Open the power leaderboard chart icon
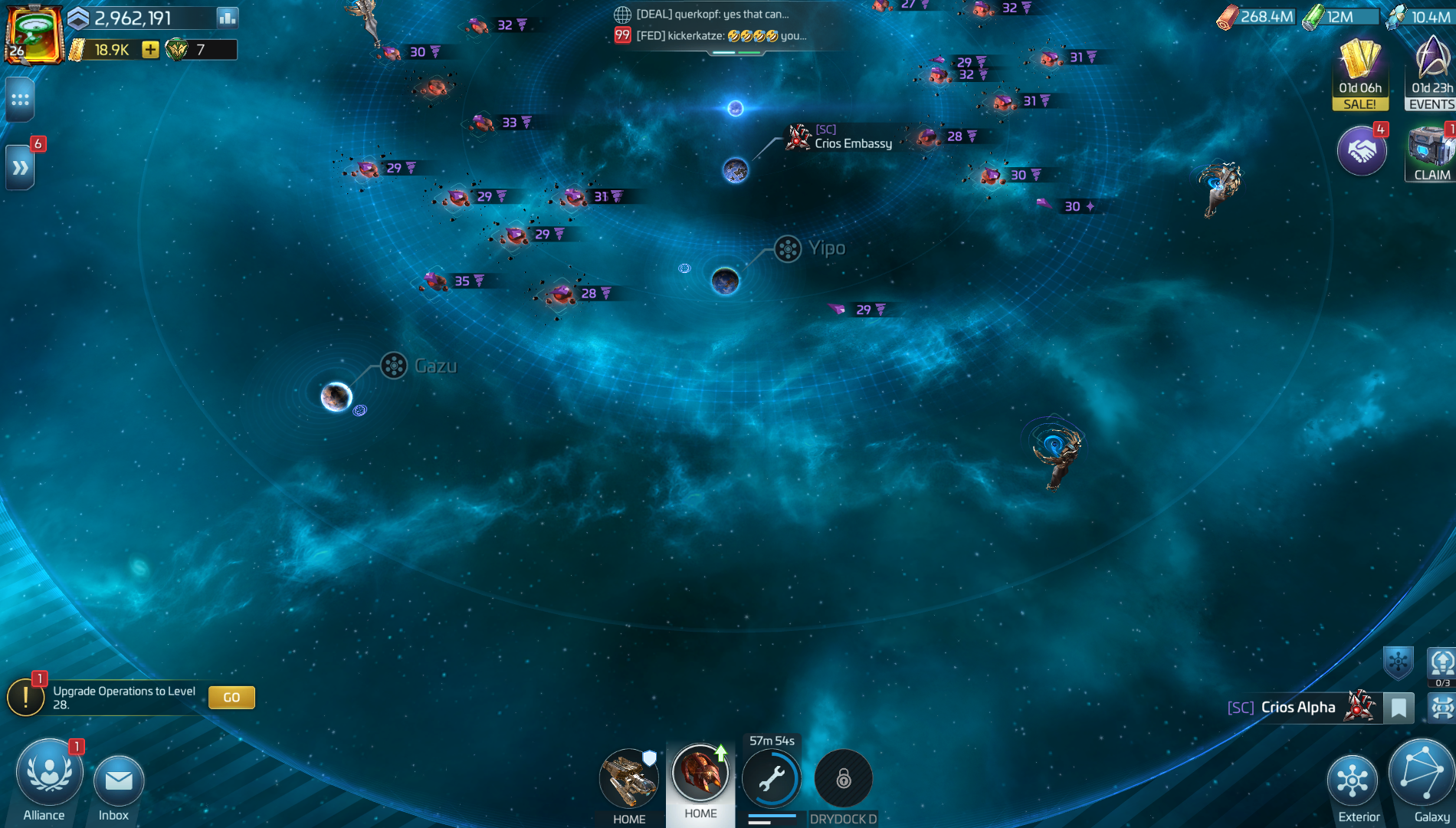The height and width of the screenshot is (828, 1456). click(227, 17)
